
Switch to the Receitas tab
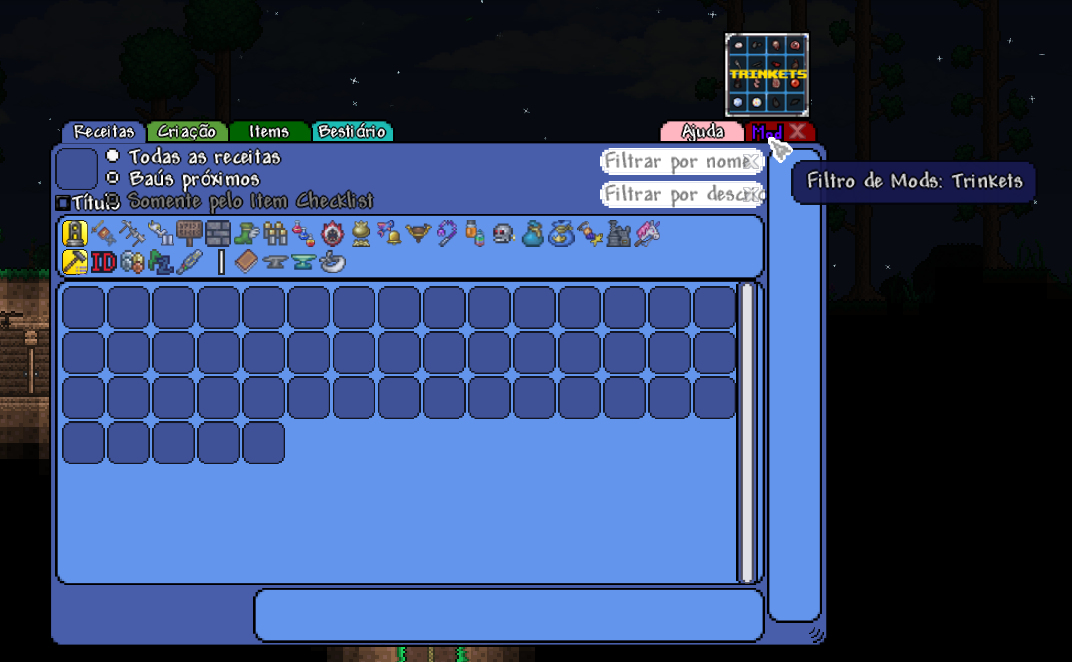pyautogui.click(x=104, y=132)
